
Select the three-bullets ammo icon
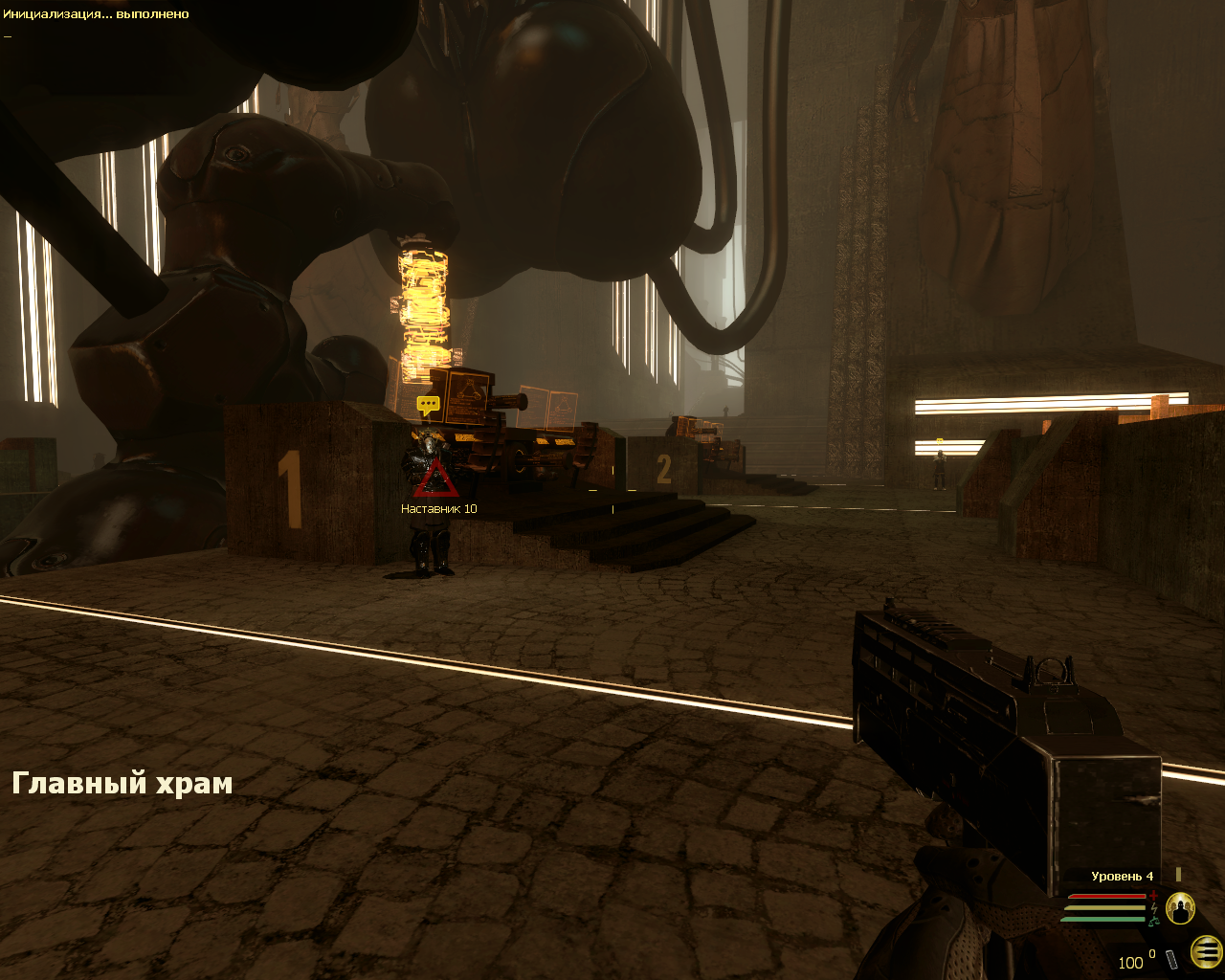point(1207,951)
